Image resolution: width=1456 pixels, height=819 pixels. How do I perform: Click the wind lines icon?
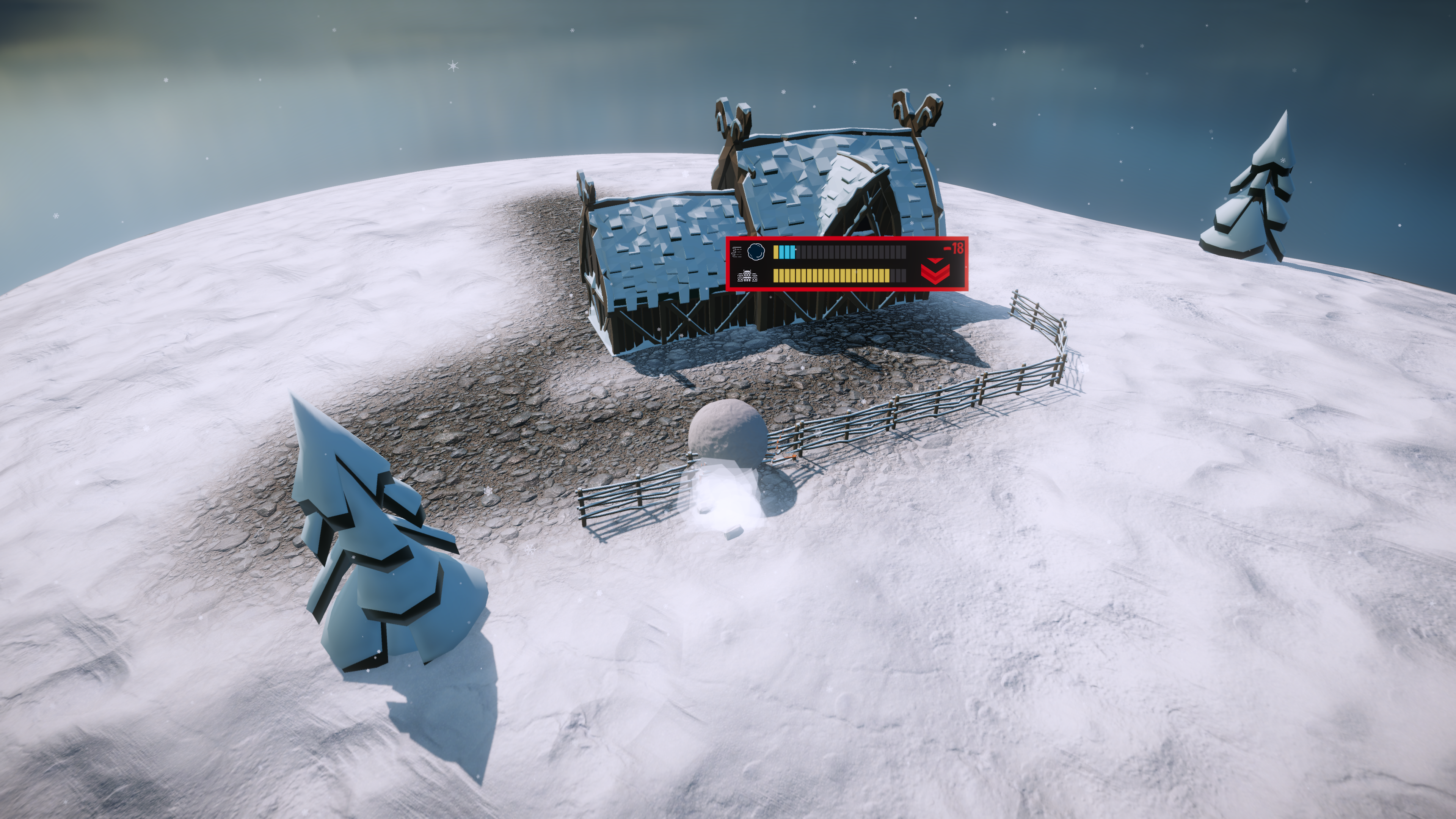[x=736, y=252]
